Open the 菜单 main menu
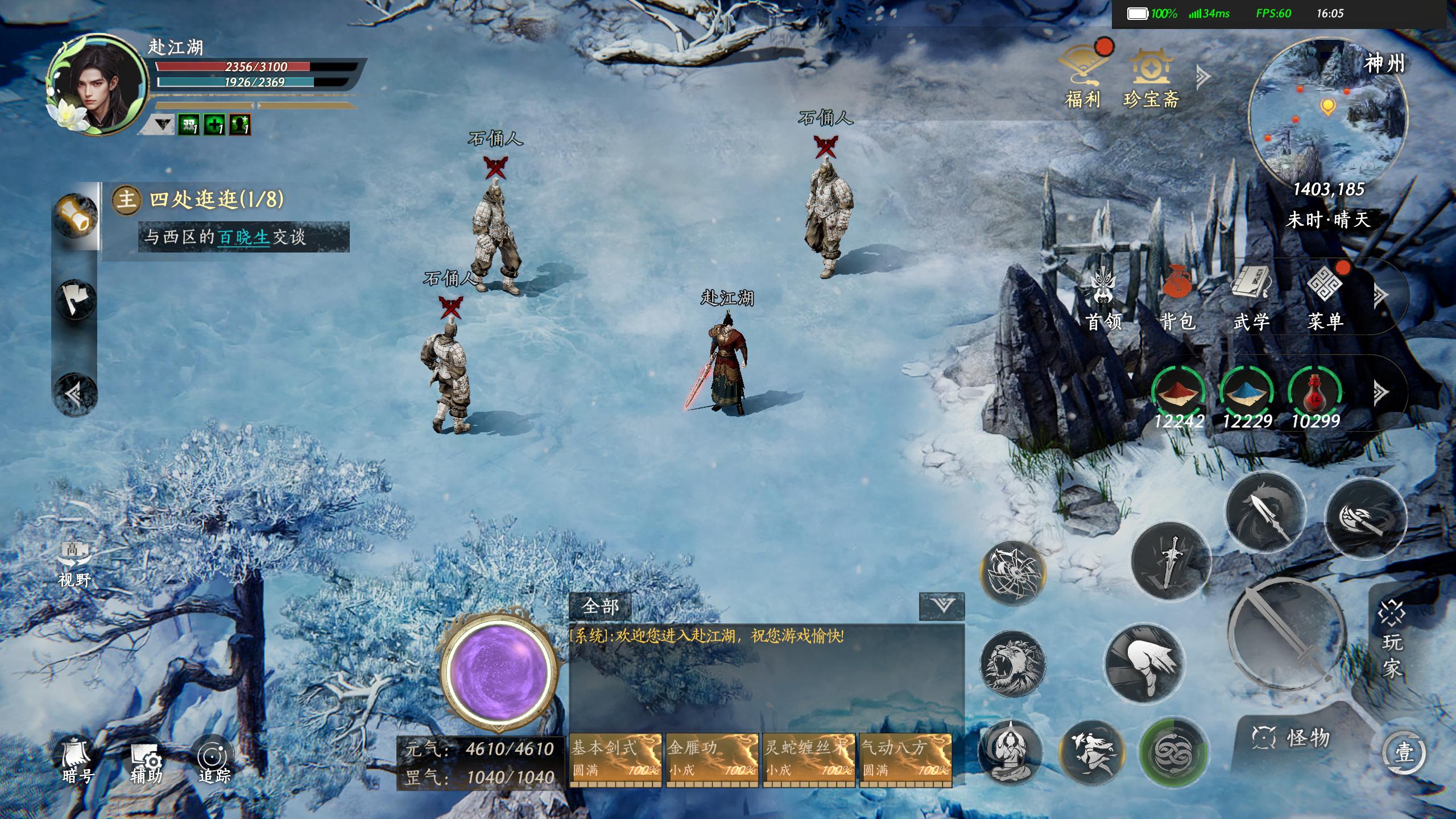The height and width of the screenshot is (819, 1456). click(x=1325, y=299)
